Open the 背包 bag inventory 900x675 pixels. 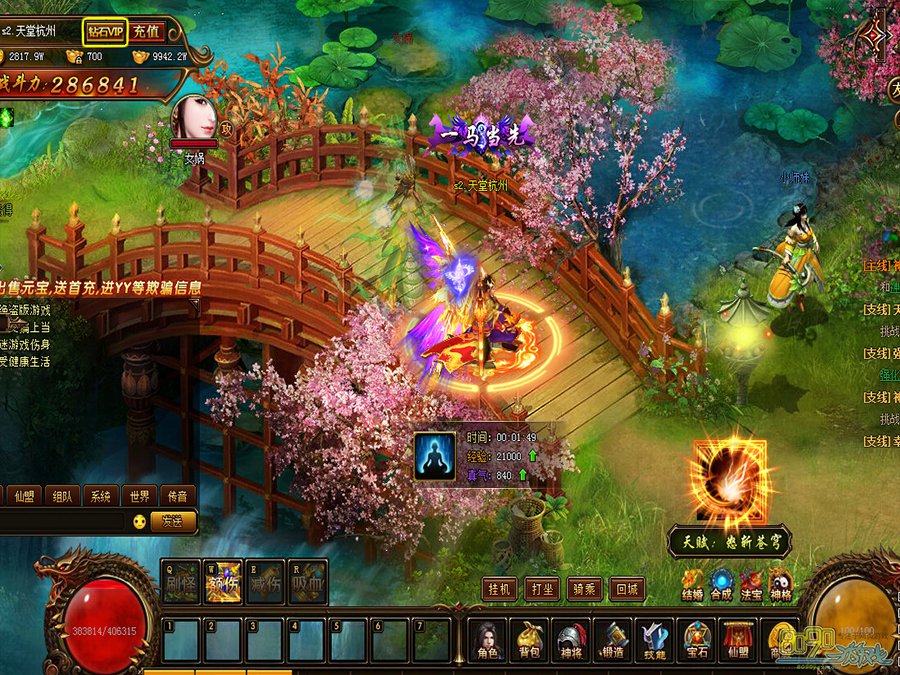529,640
